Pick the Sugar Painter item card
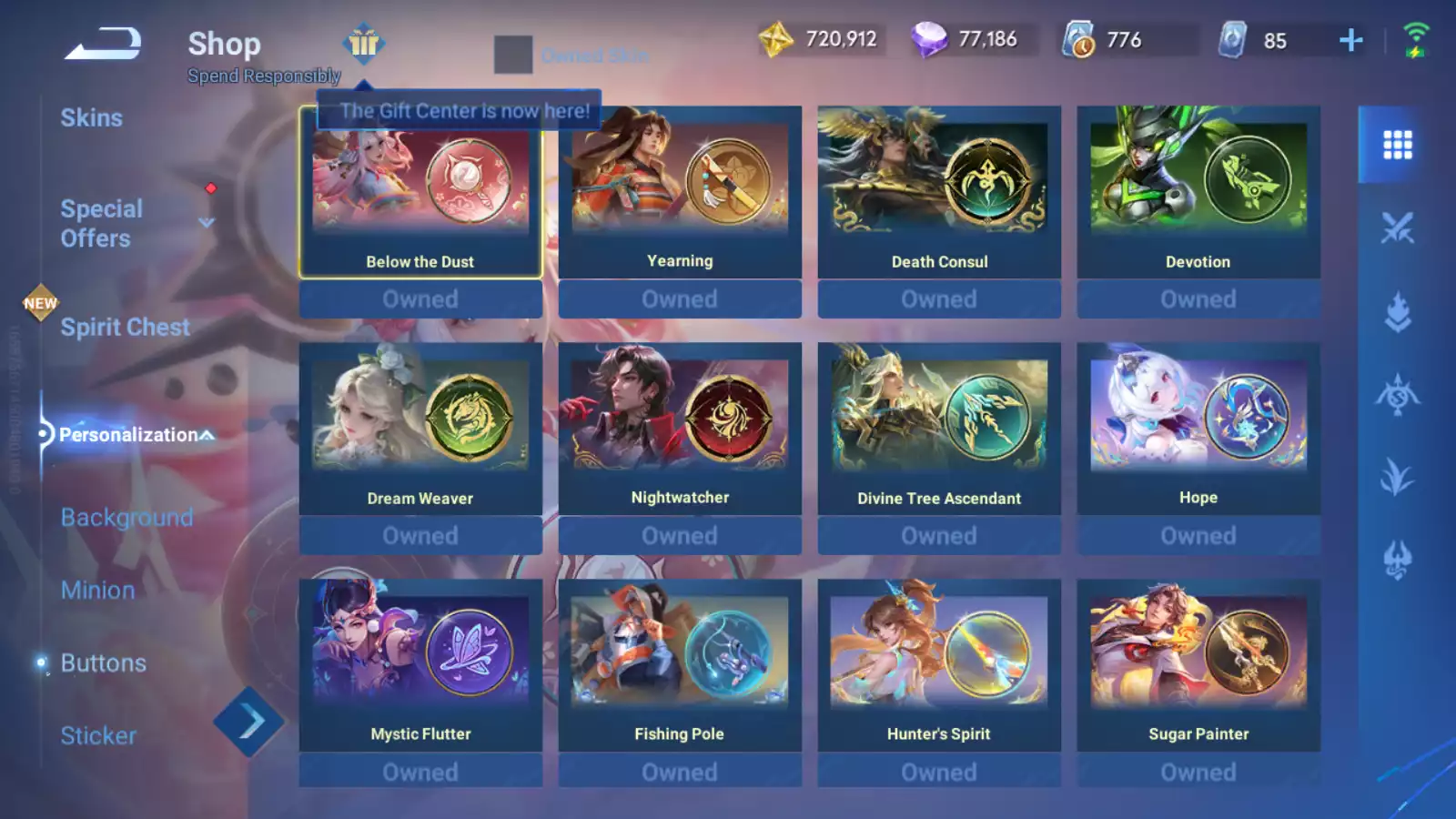Viewport: 1456px width, 819px height. tap(1198, 666)
